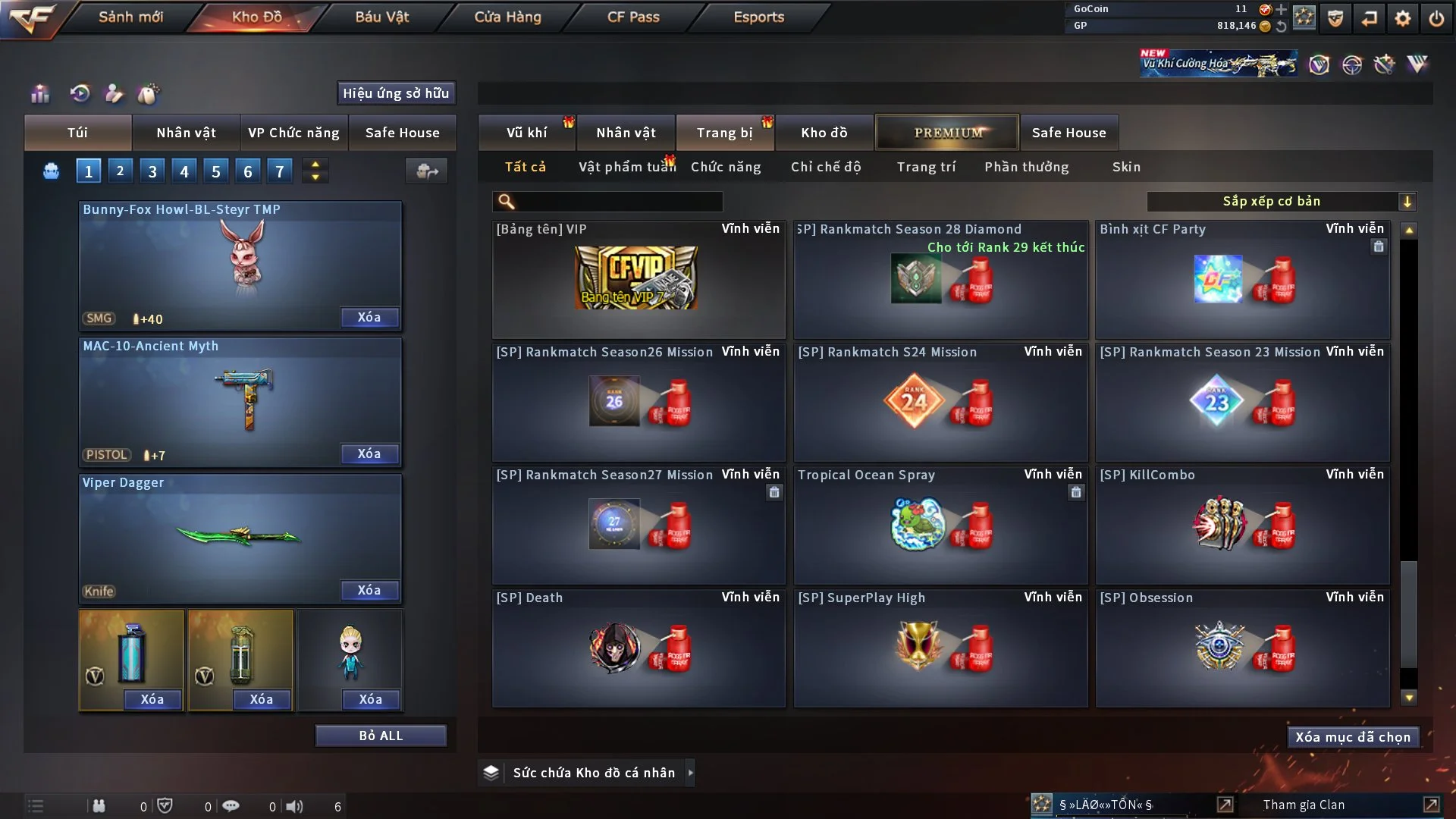This screenshot has width=1456, height=819.
Task: Switch to the Vũ khí tab
Action: point(526,133)
